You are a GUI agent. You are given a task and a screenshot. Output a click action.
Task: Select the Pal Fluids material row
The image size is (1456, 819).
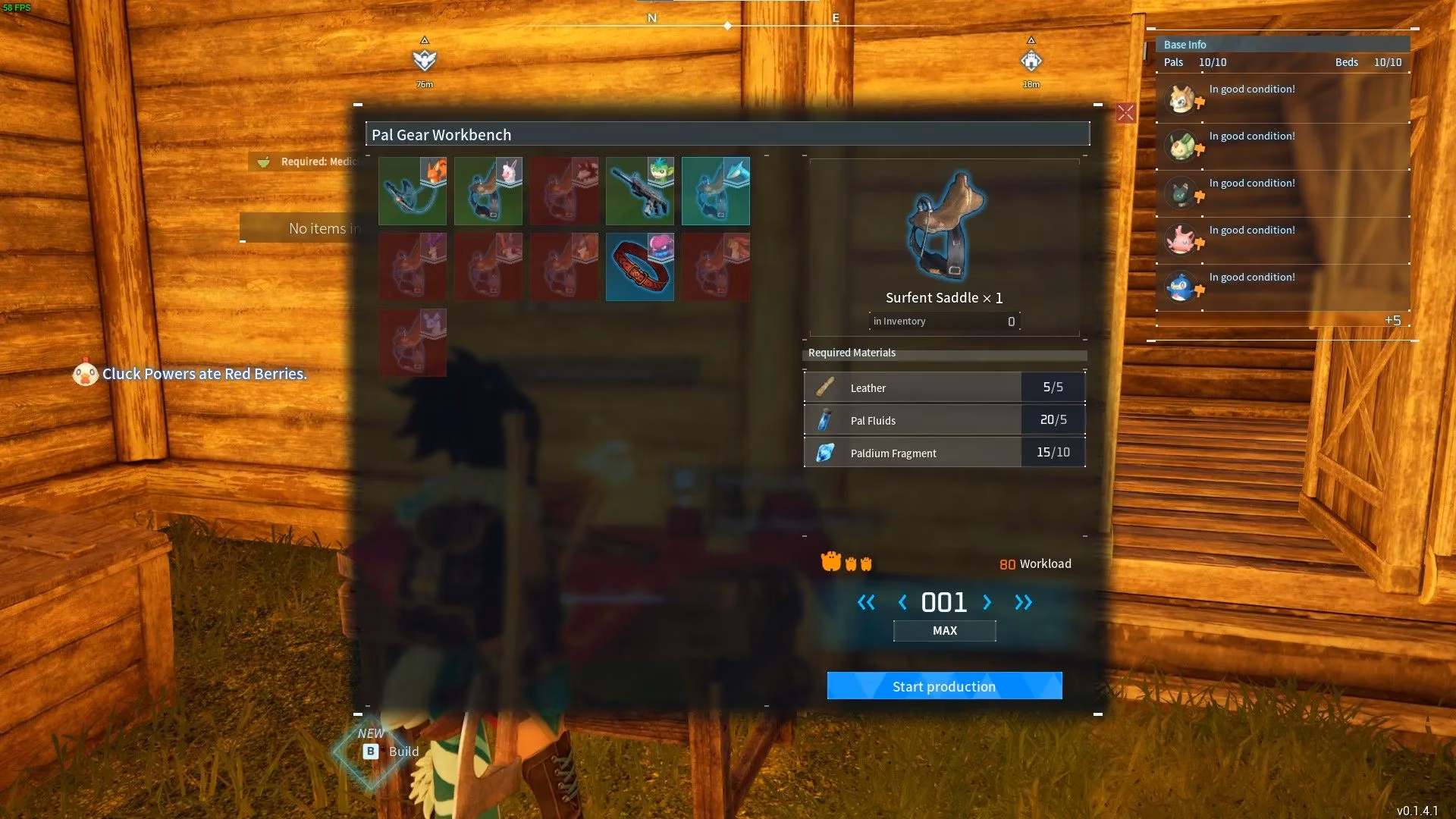pos(944,420)
